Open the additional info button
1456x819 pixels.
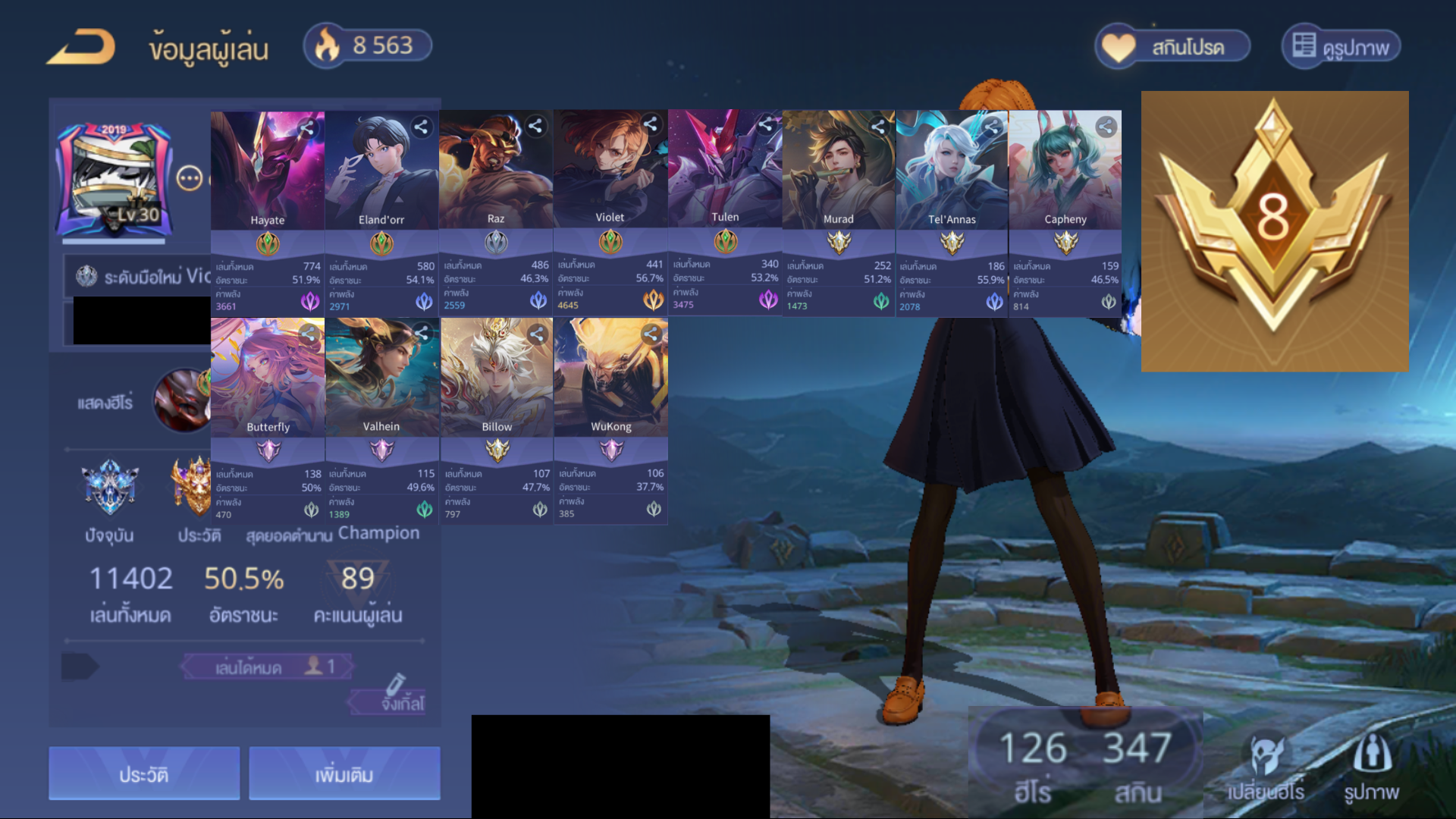(344, 773)
